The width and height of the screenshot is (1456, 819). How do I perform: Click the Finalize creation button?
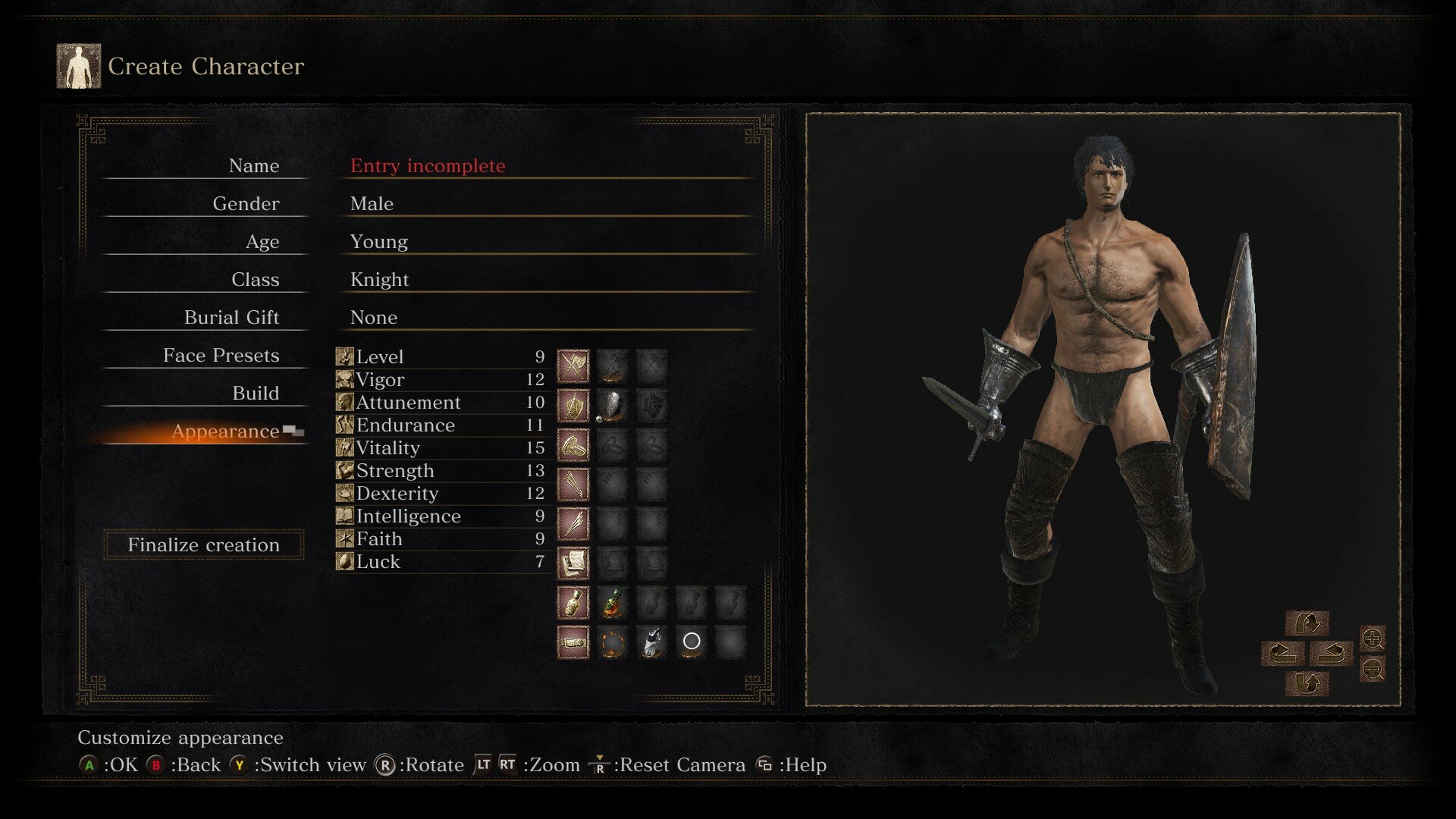coord(203,545)
